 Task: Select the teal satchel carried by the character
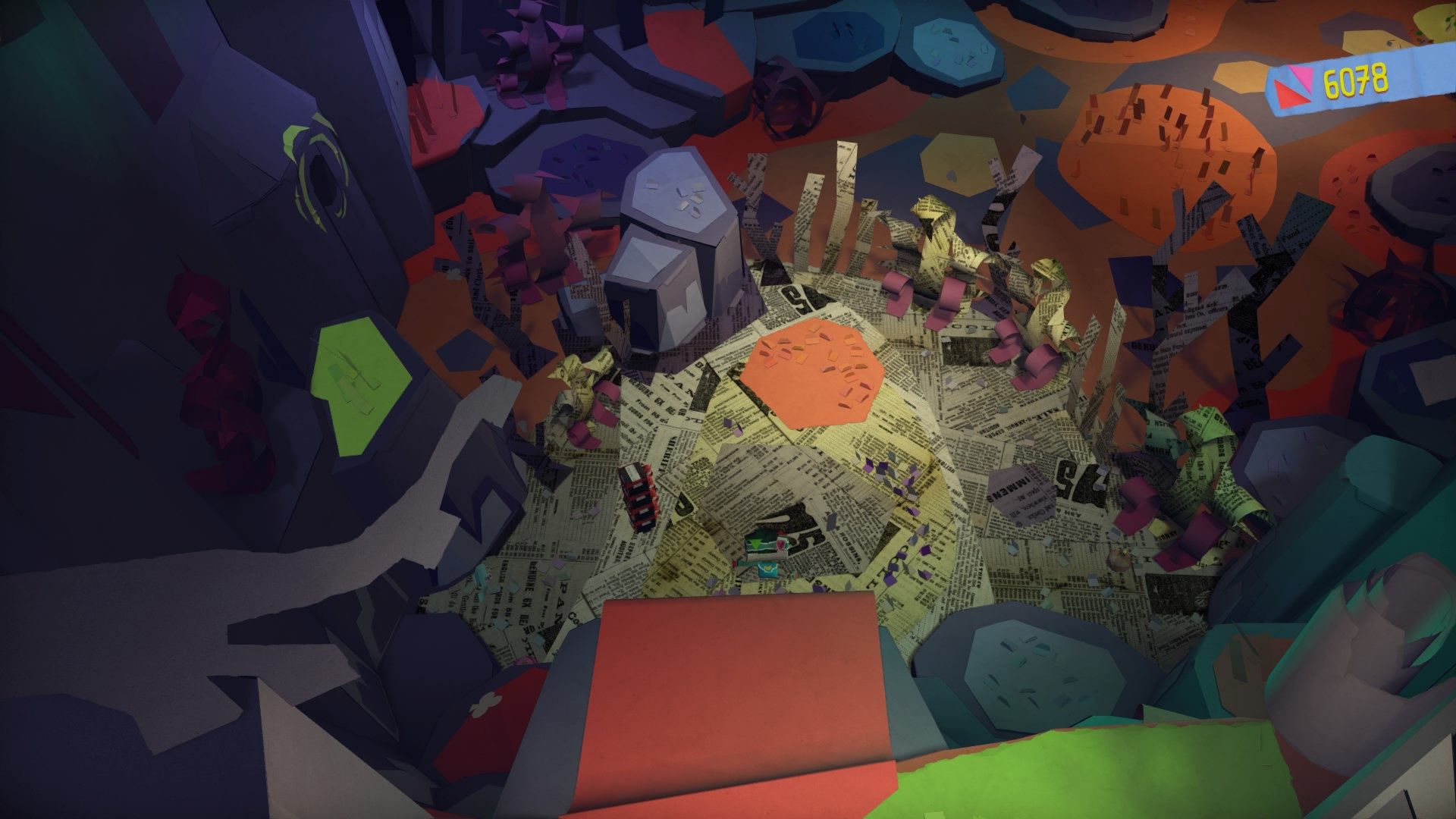[767, 569]
